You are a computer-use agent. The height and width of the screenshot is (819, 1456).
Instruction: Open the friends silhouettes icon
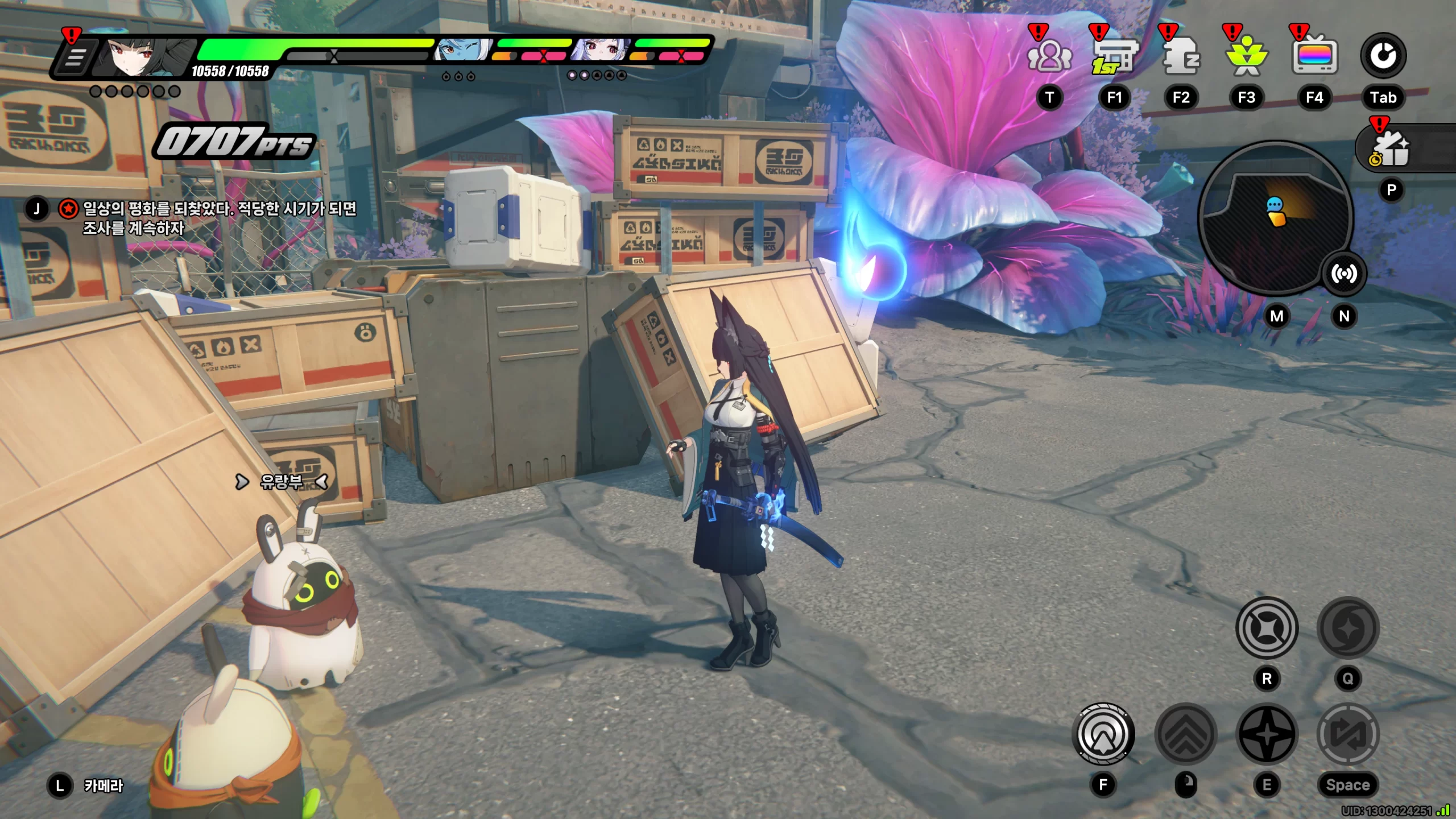[1049, 57]
